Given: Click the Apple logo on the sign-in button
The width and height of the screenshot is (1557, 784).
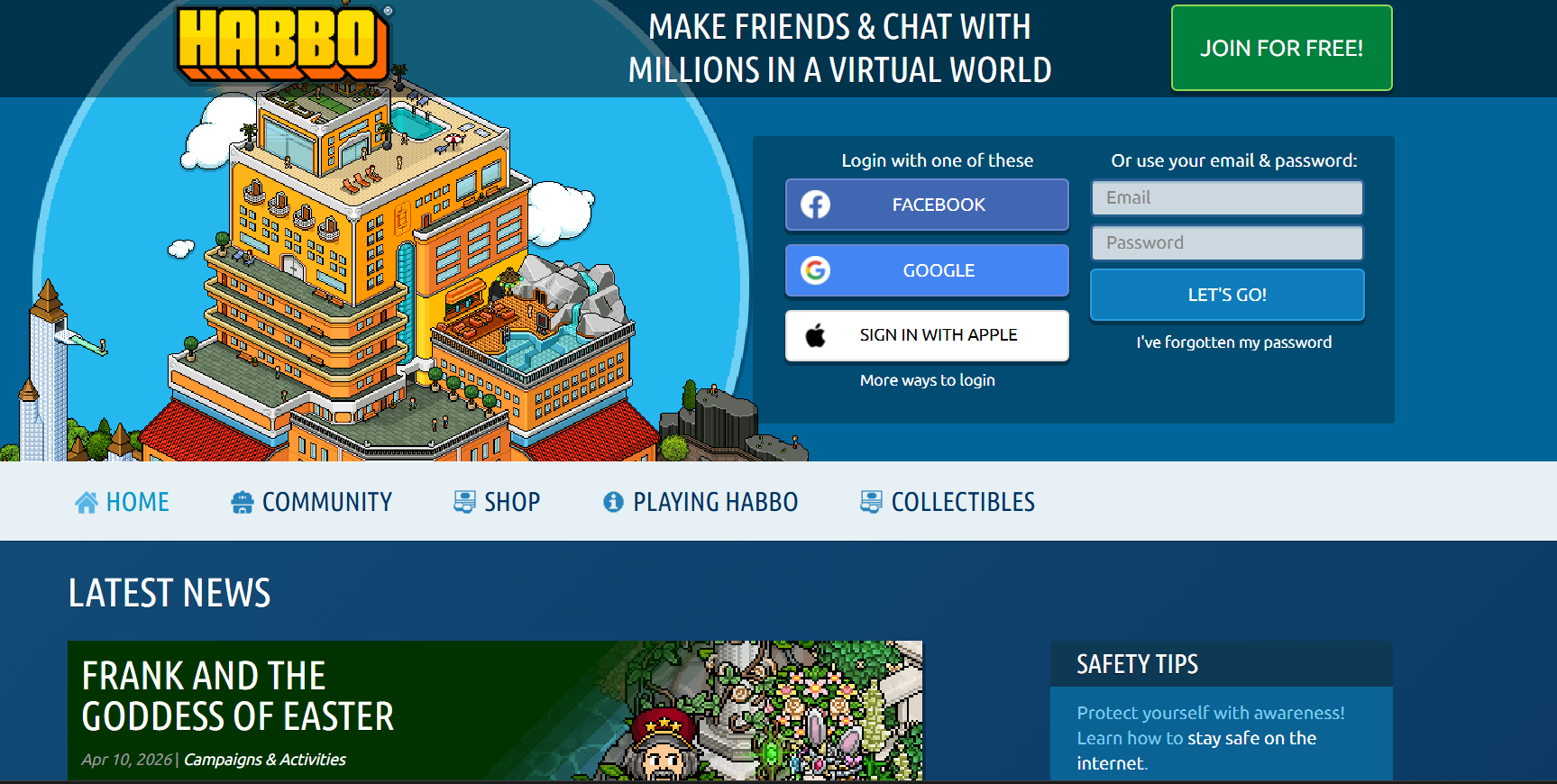Looking at the screenshot, I should point(817,334).
